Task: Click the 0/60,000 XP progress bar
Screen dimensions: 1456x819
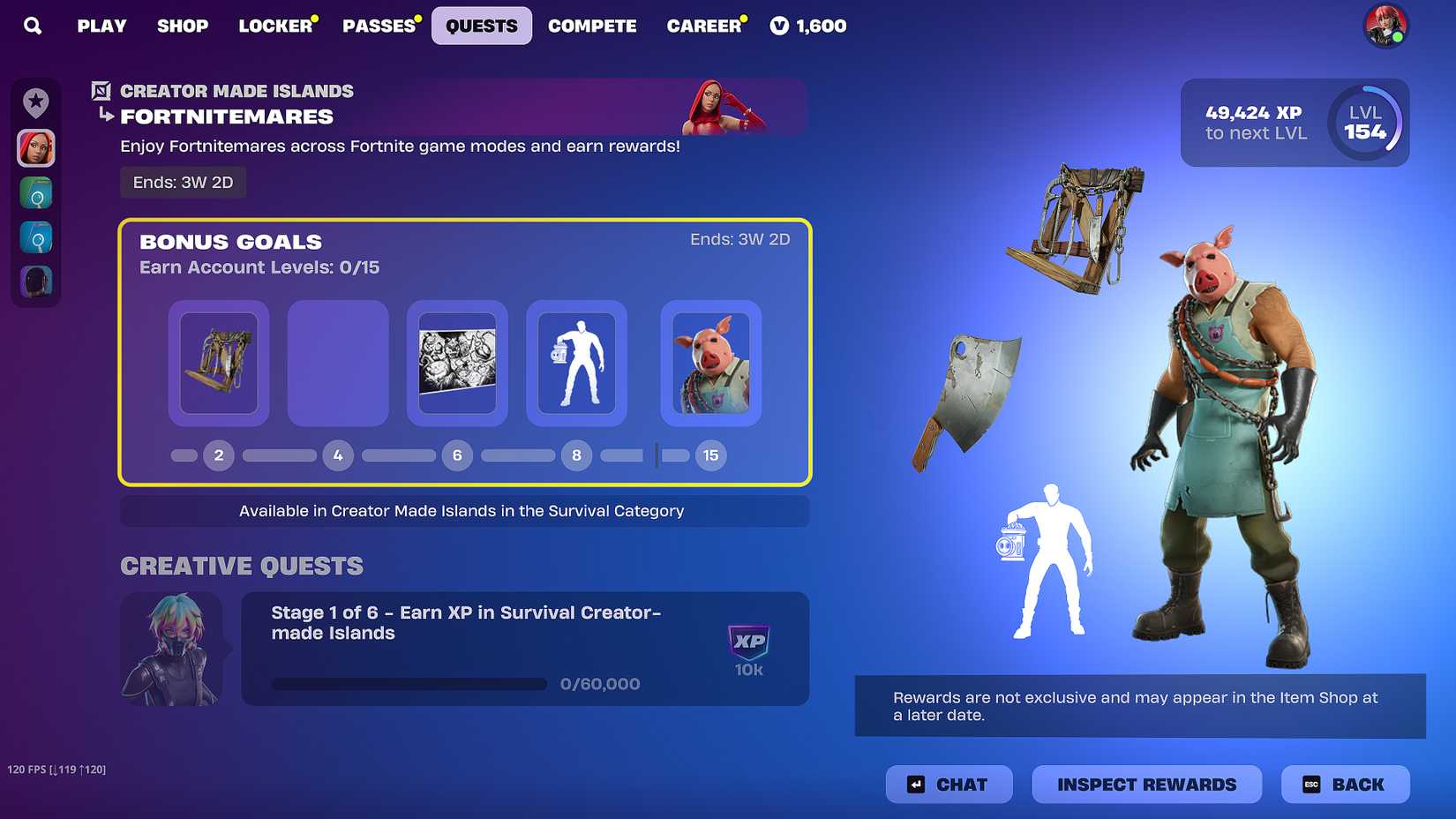Action: [409, 684]
